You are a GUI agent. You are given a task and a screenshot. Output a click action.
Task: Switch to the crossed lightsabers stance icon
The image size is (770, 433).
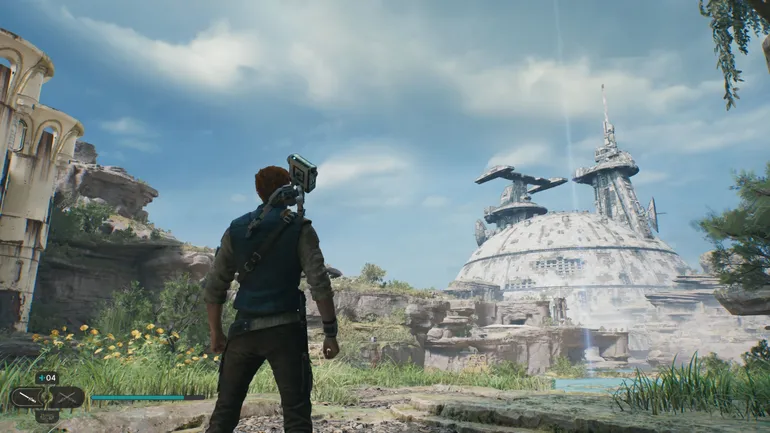66,397
